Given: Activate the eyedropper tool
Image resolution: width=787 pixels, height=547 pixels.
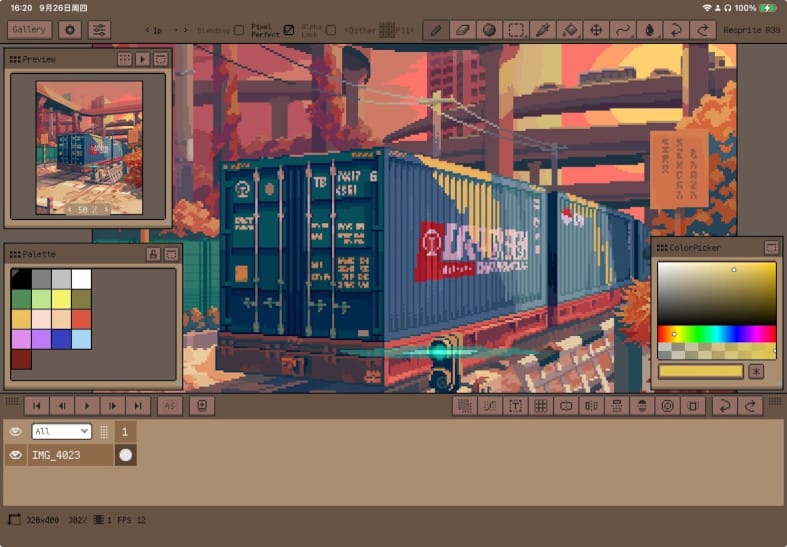Looking at the screenshot, I should tap(542, 30).
